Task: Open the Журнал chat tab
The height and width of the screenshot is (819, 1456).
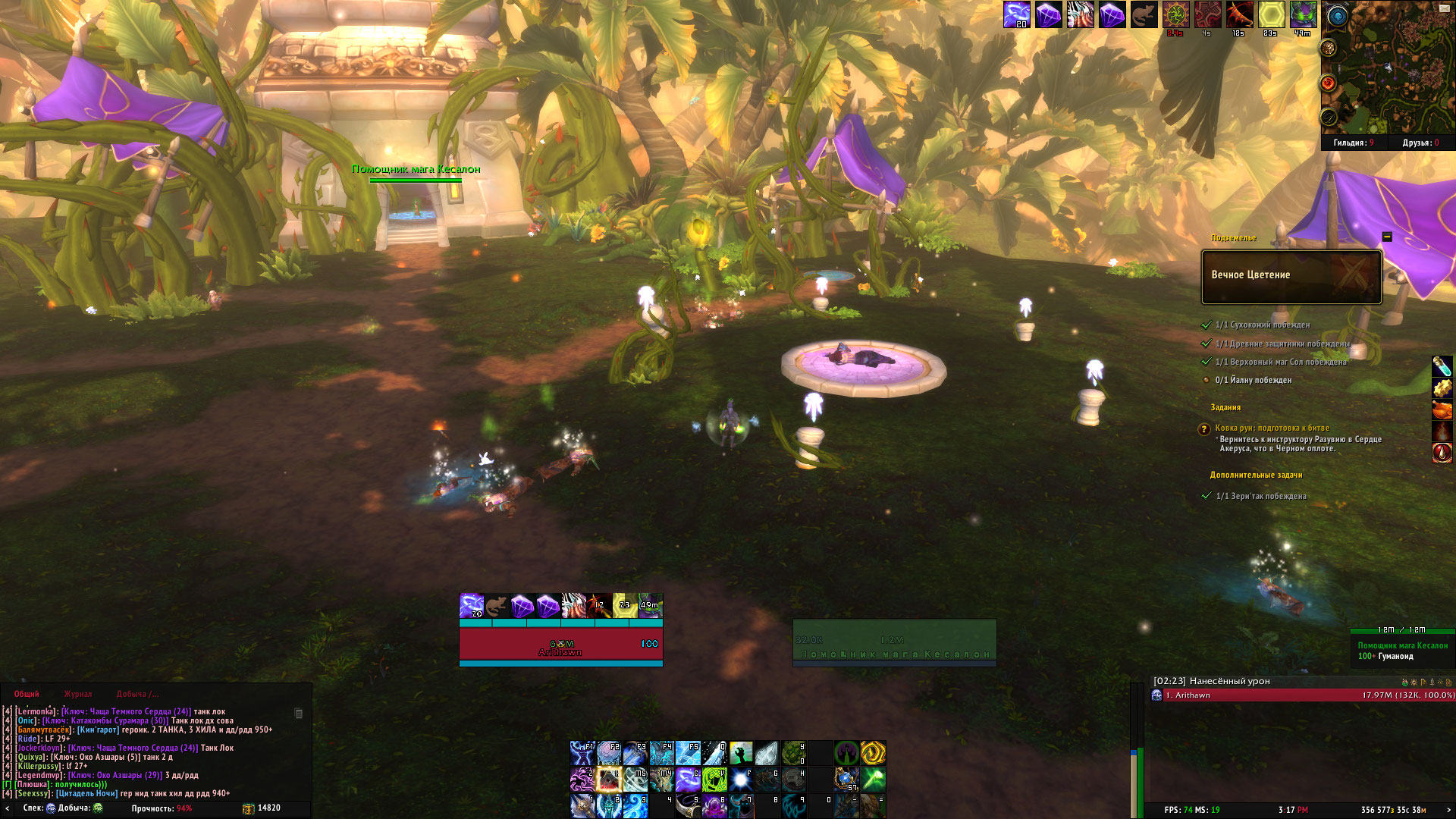Action: pyautogui.click(x=78, y=694)
